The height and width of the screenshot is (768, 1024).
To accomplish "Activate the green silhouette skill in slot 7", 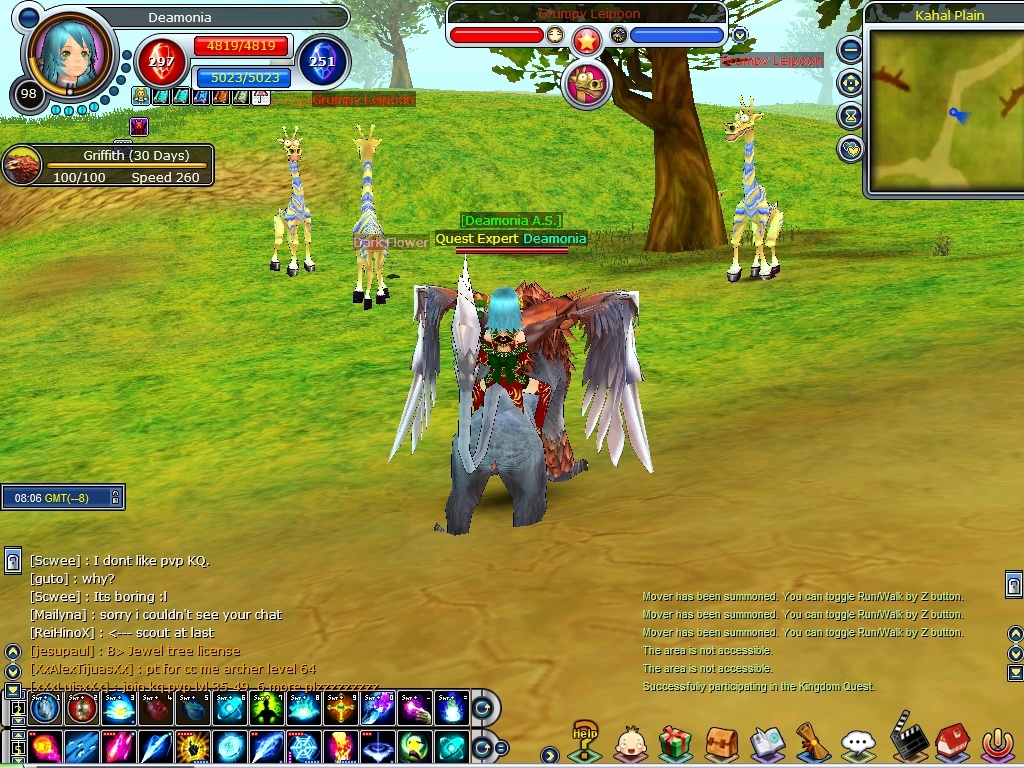I will (268, 708).
